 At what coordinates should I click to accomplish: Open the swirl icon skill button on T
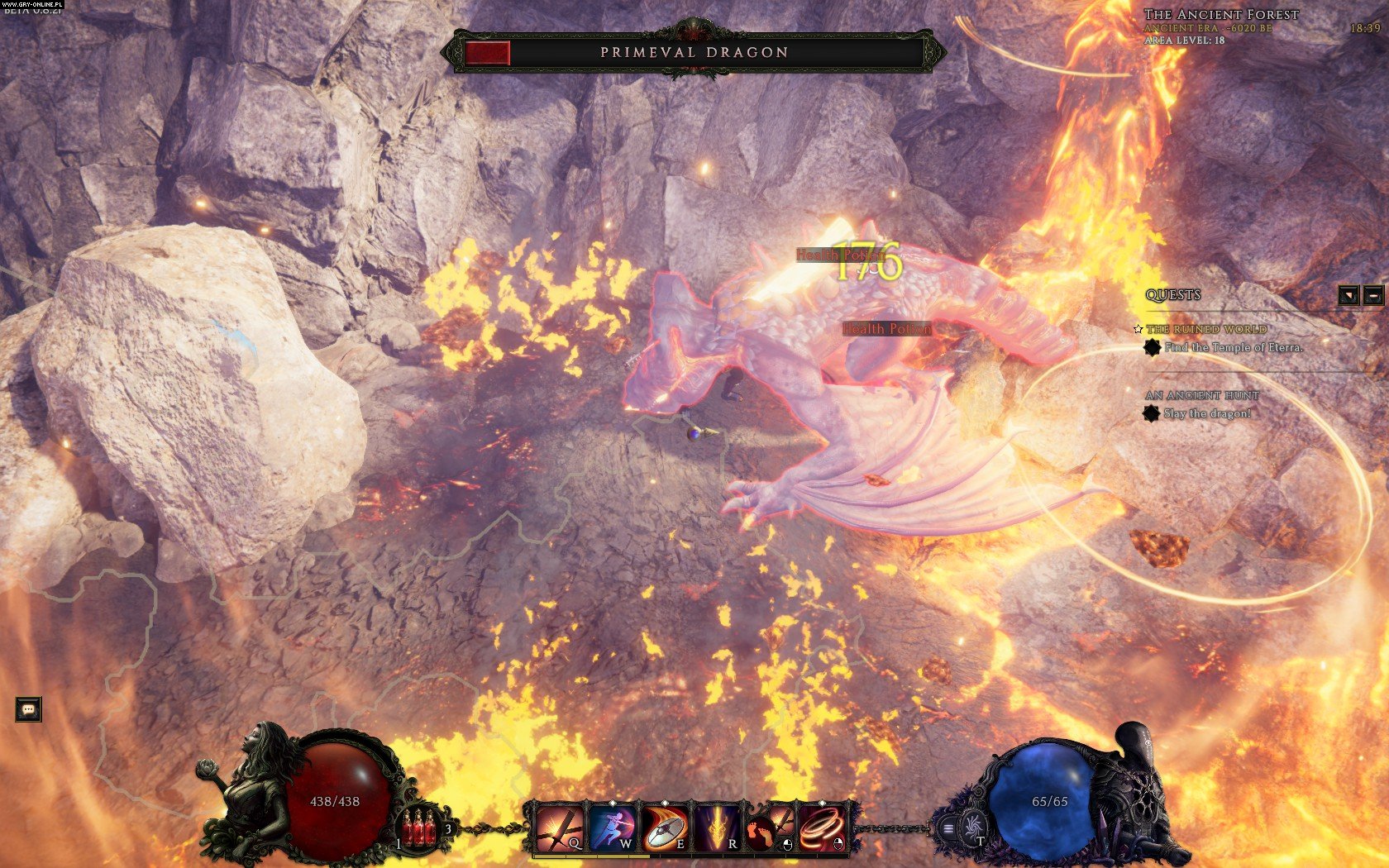[x=974, y=826]
